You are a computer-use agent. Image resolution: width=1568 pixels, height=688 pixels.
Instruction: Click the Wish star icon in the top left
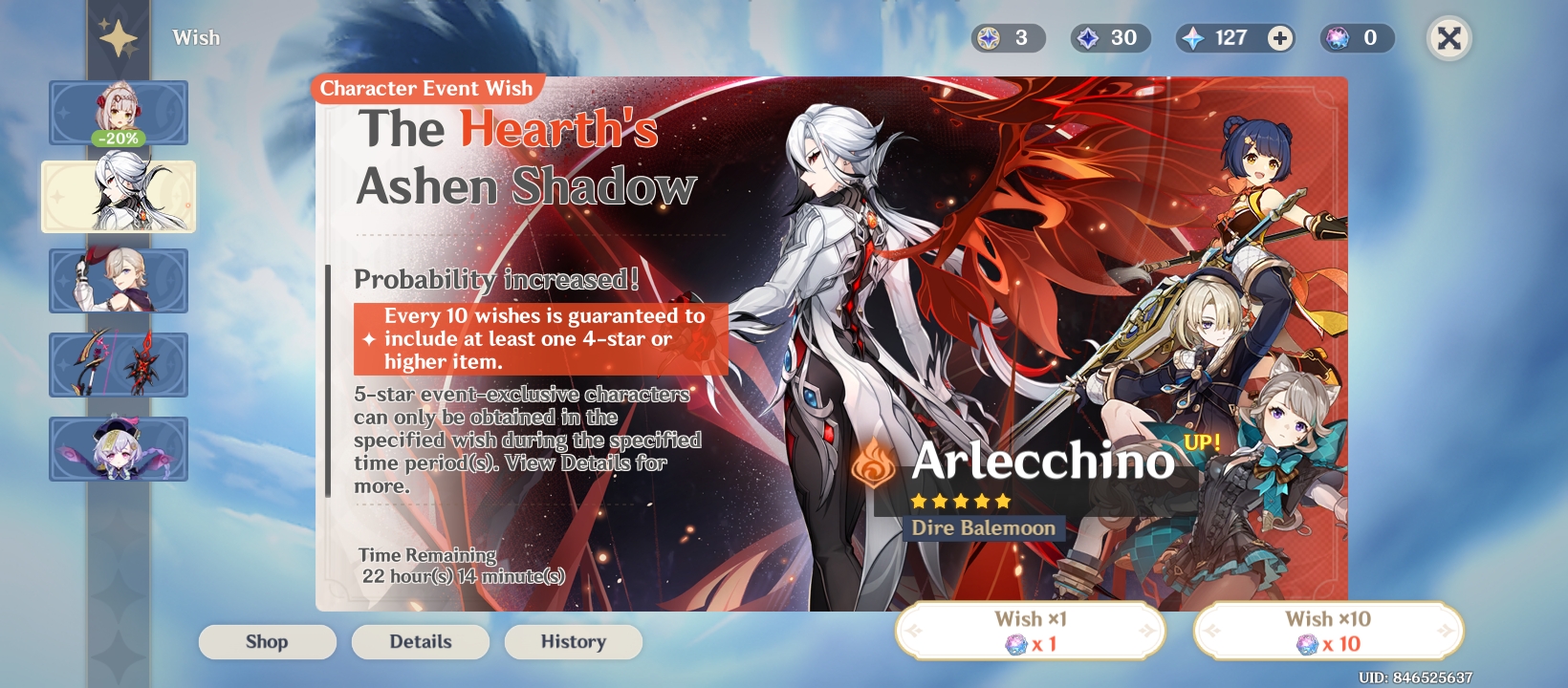click(x=117, y=36)
